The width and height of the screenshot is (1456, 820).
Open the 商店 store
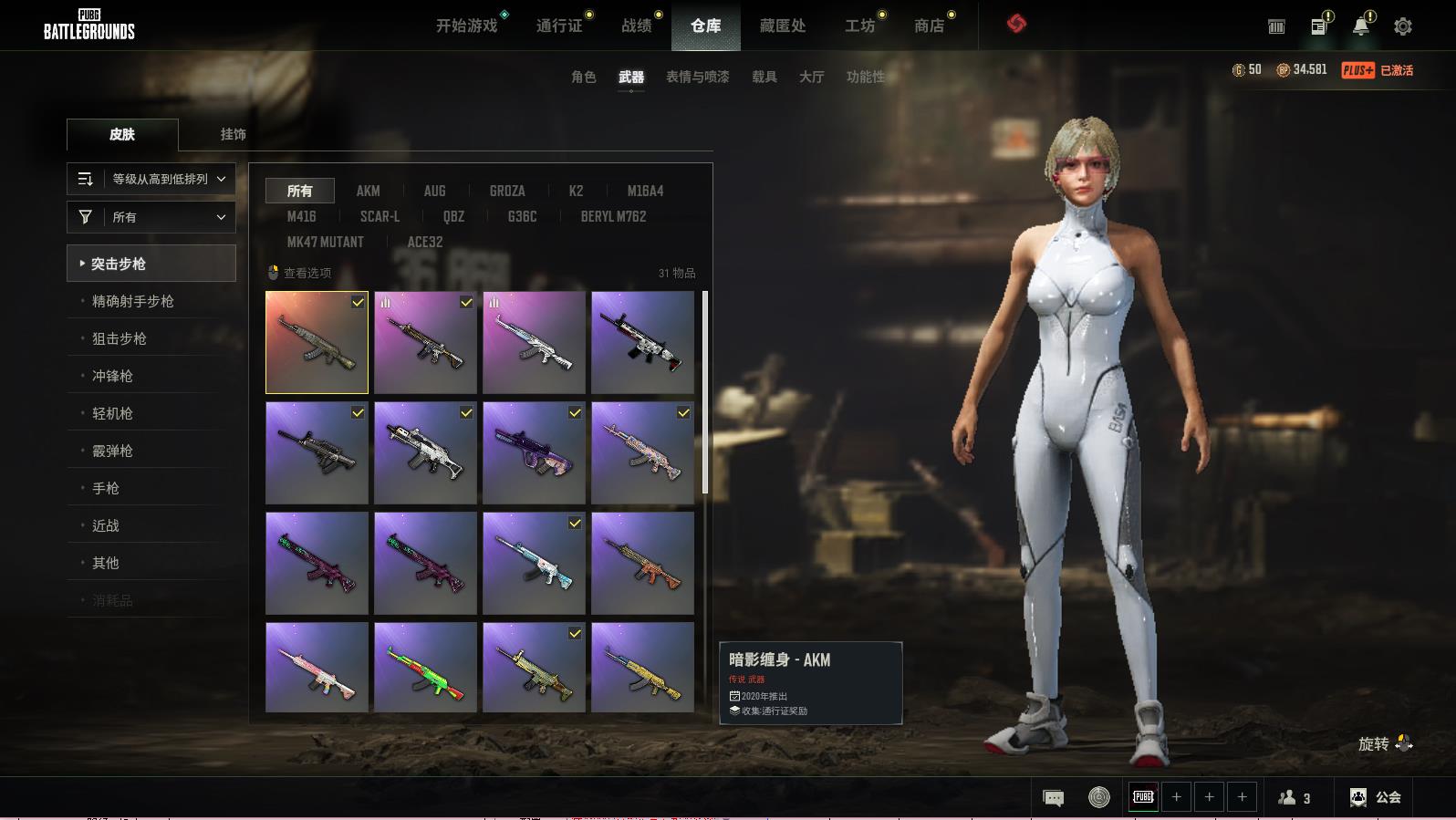point(929,26)
